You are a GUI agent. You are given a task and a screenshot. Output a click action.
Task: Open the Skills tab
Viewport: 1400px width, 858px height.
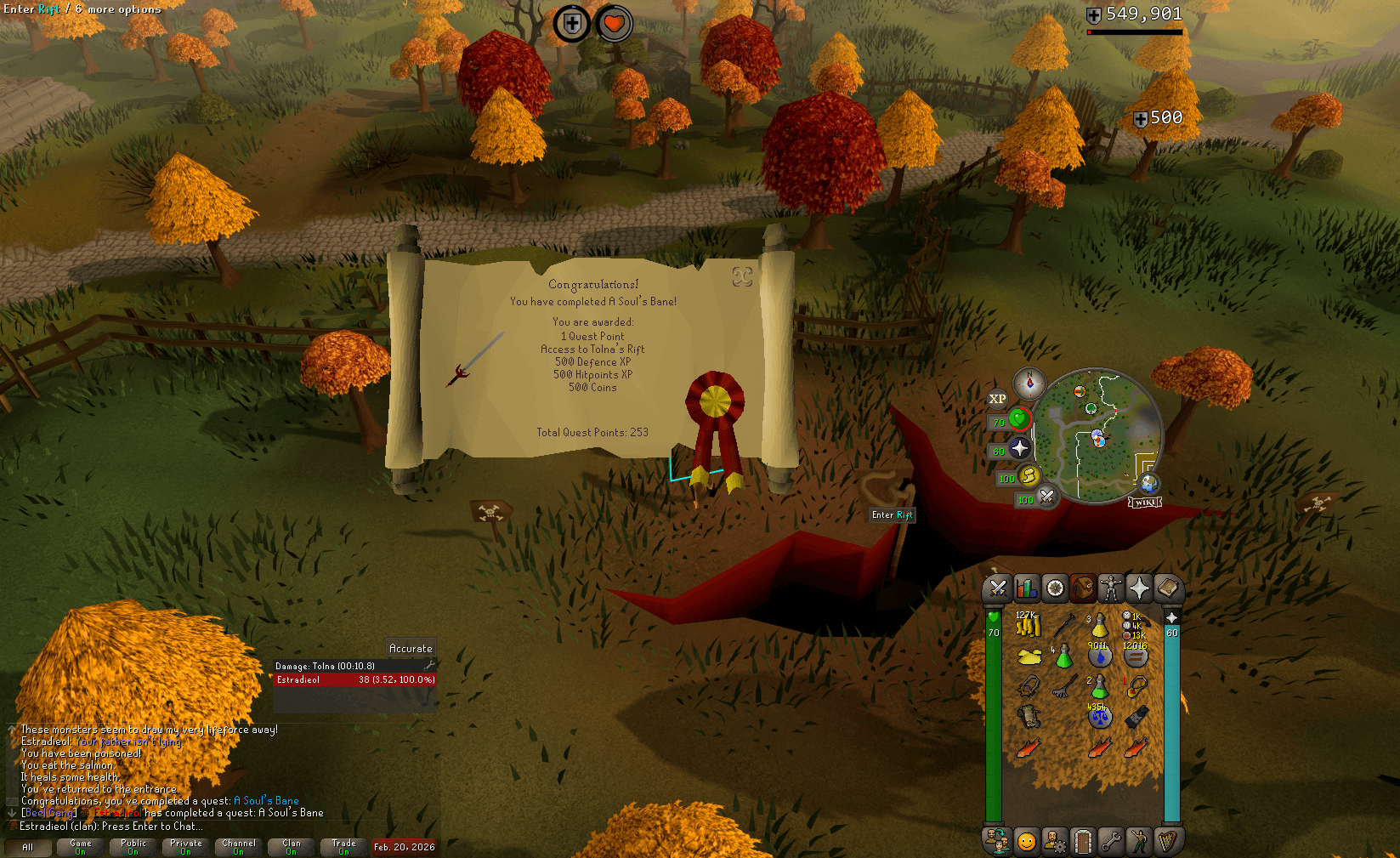1027,588
